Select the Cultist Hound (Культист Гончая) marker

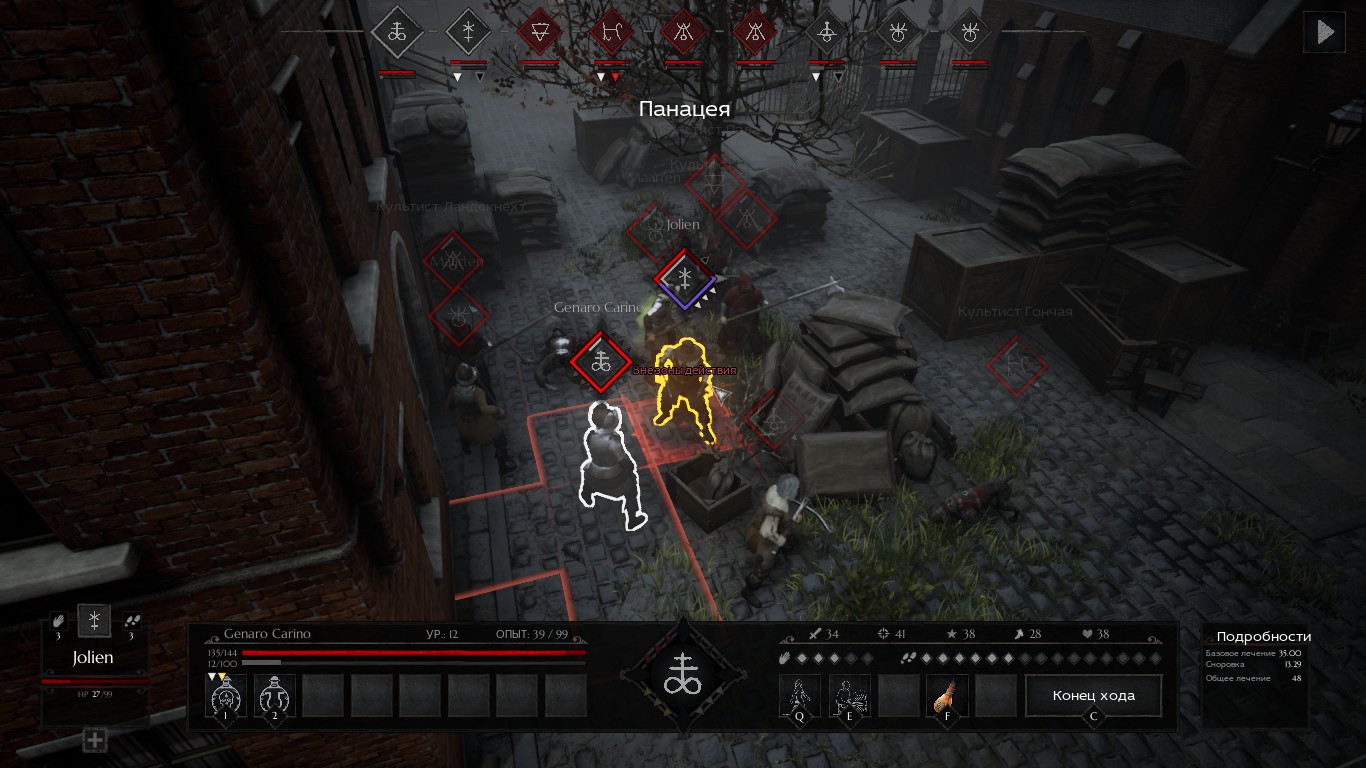click(1017, 363)
